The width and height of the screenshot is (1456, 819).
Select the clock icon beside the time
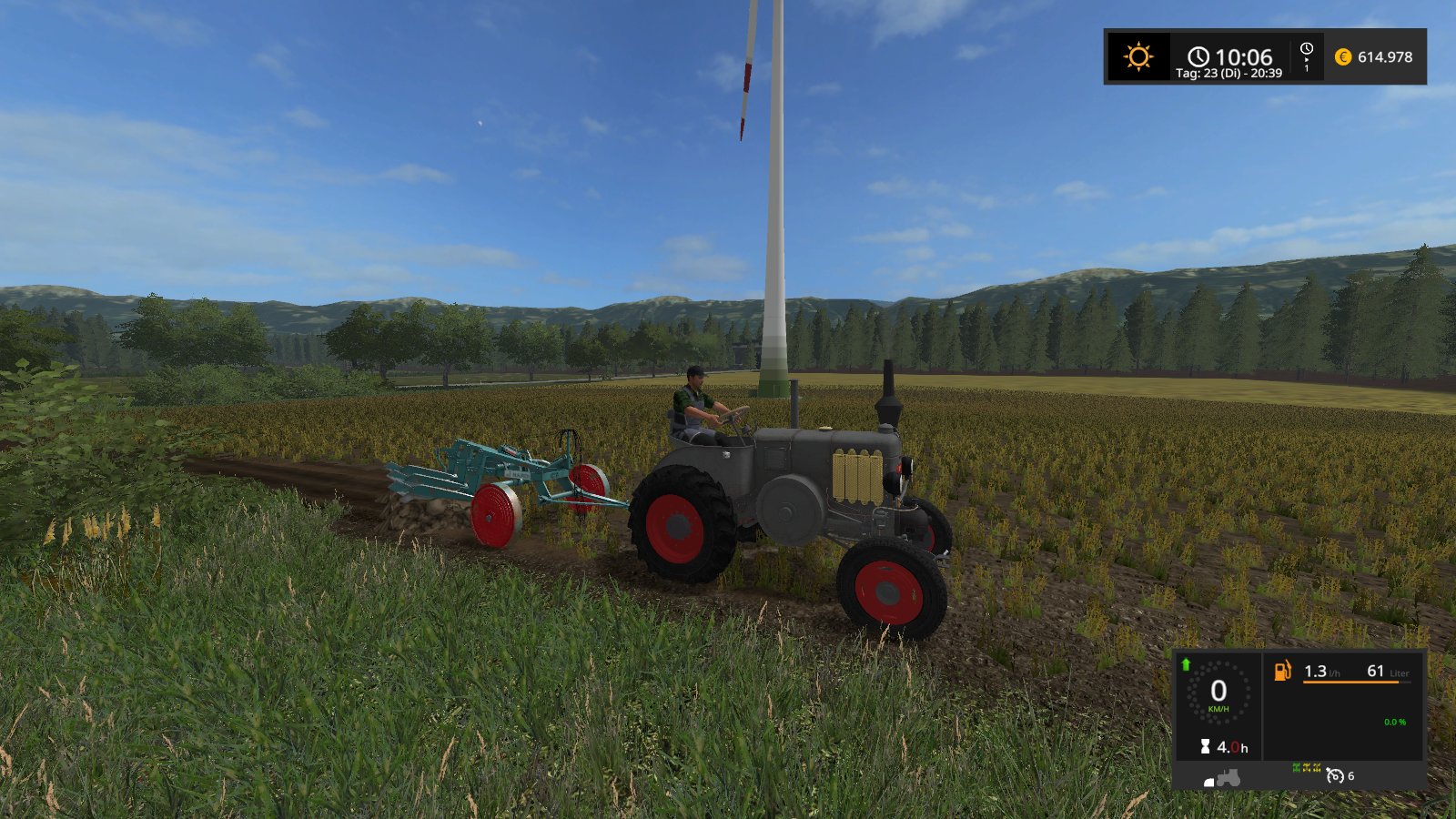1199,56
